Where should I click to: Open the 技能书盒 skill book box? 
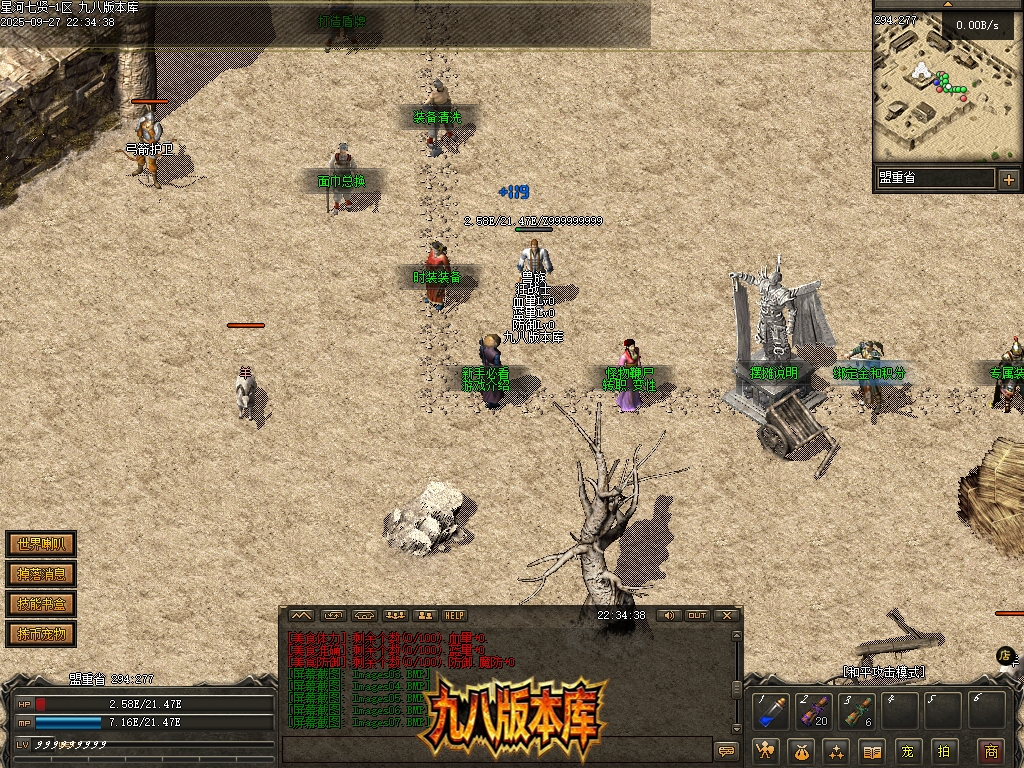point(41,604)
